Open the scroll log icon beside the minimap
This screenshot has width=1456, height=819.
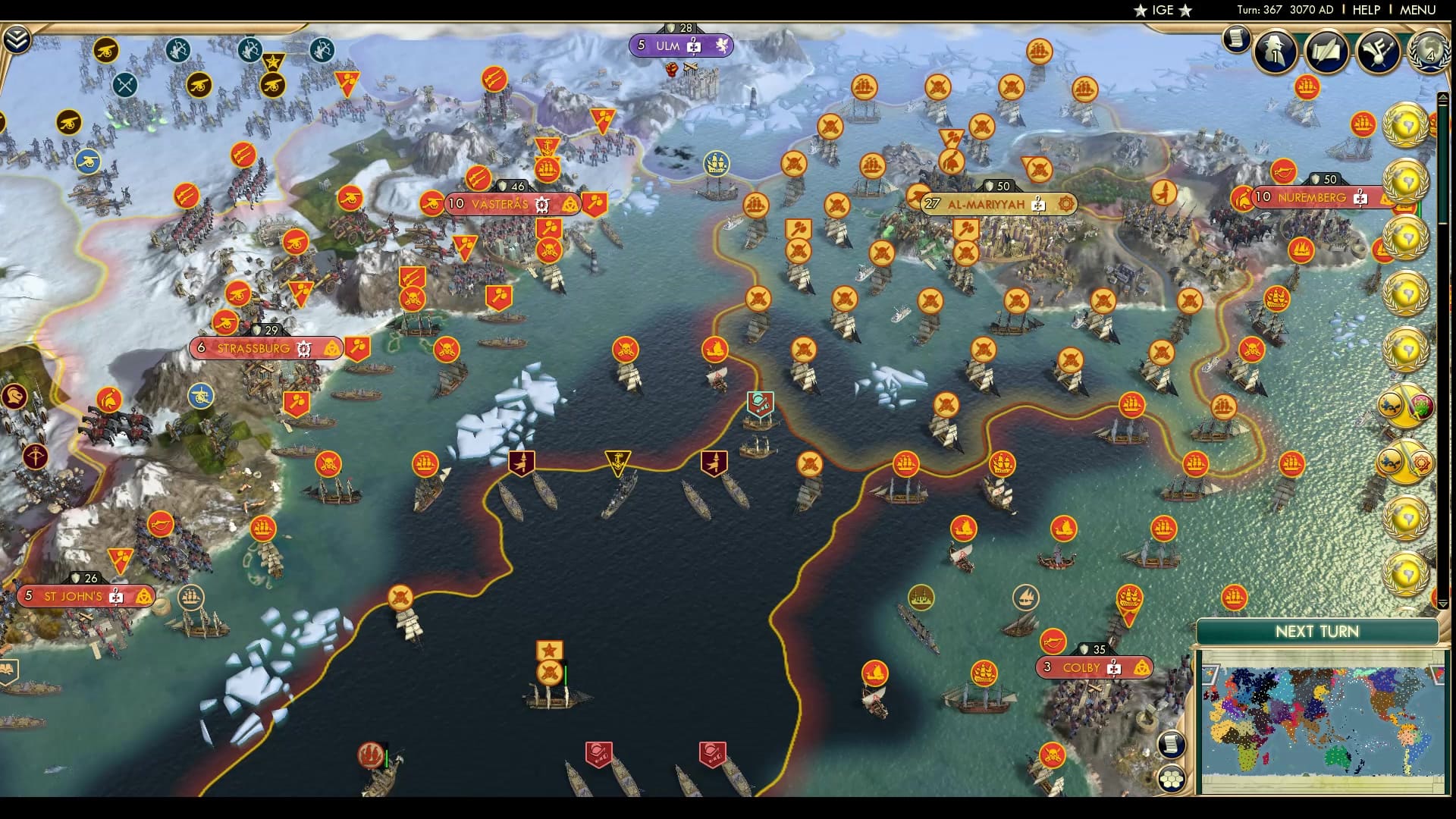1172,745
